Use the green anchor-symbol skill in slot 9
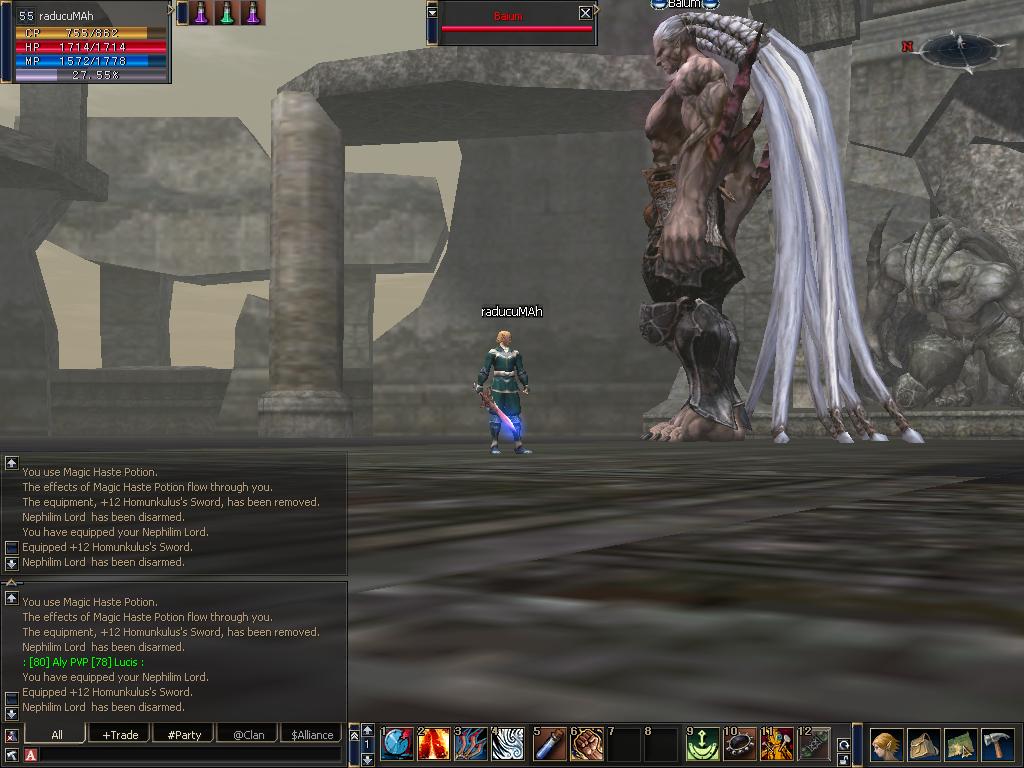This screenshot has width=1024, height=768. click(702, 744)
